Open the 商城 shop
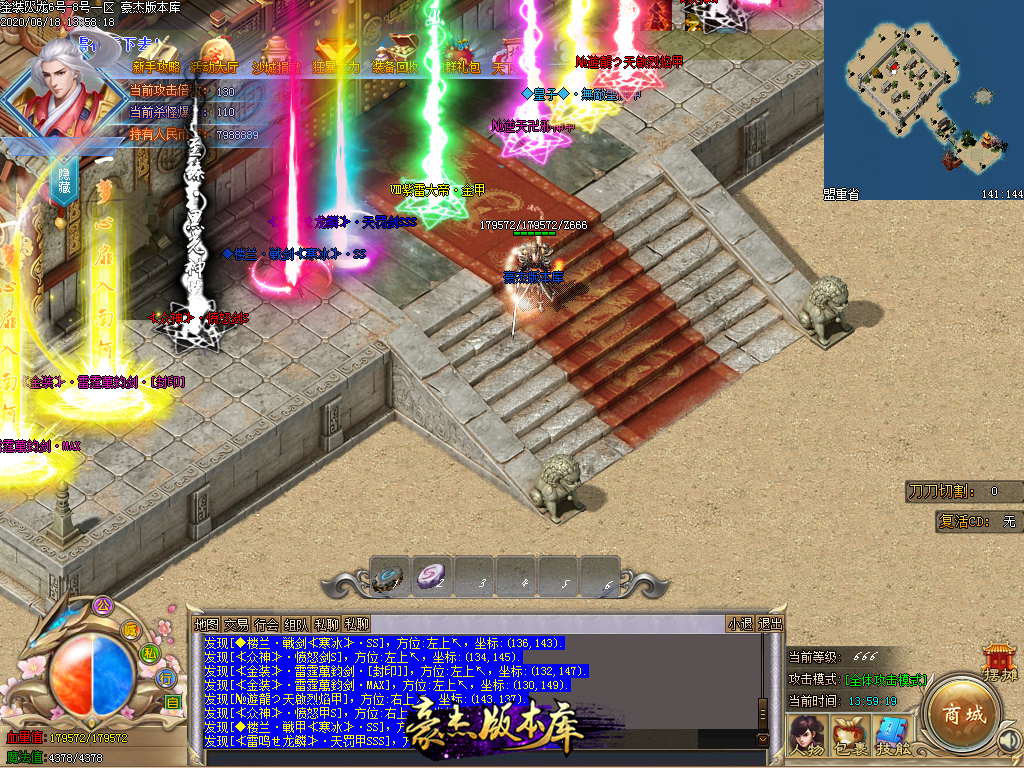Screen dimensions: 1024x768 click(x=961, y=714)
